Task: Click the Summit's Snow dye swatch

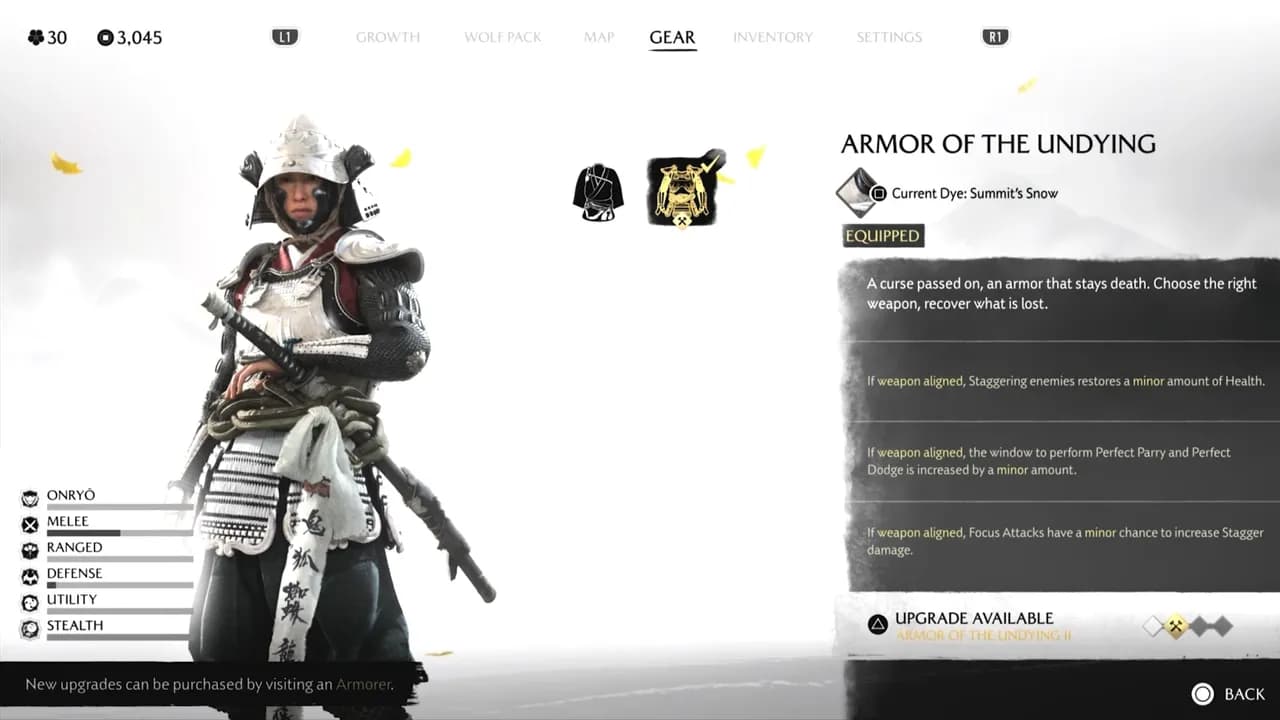Action: [857, 193]
